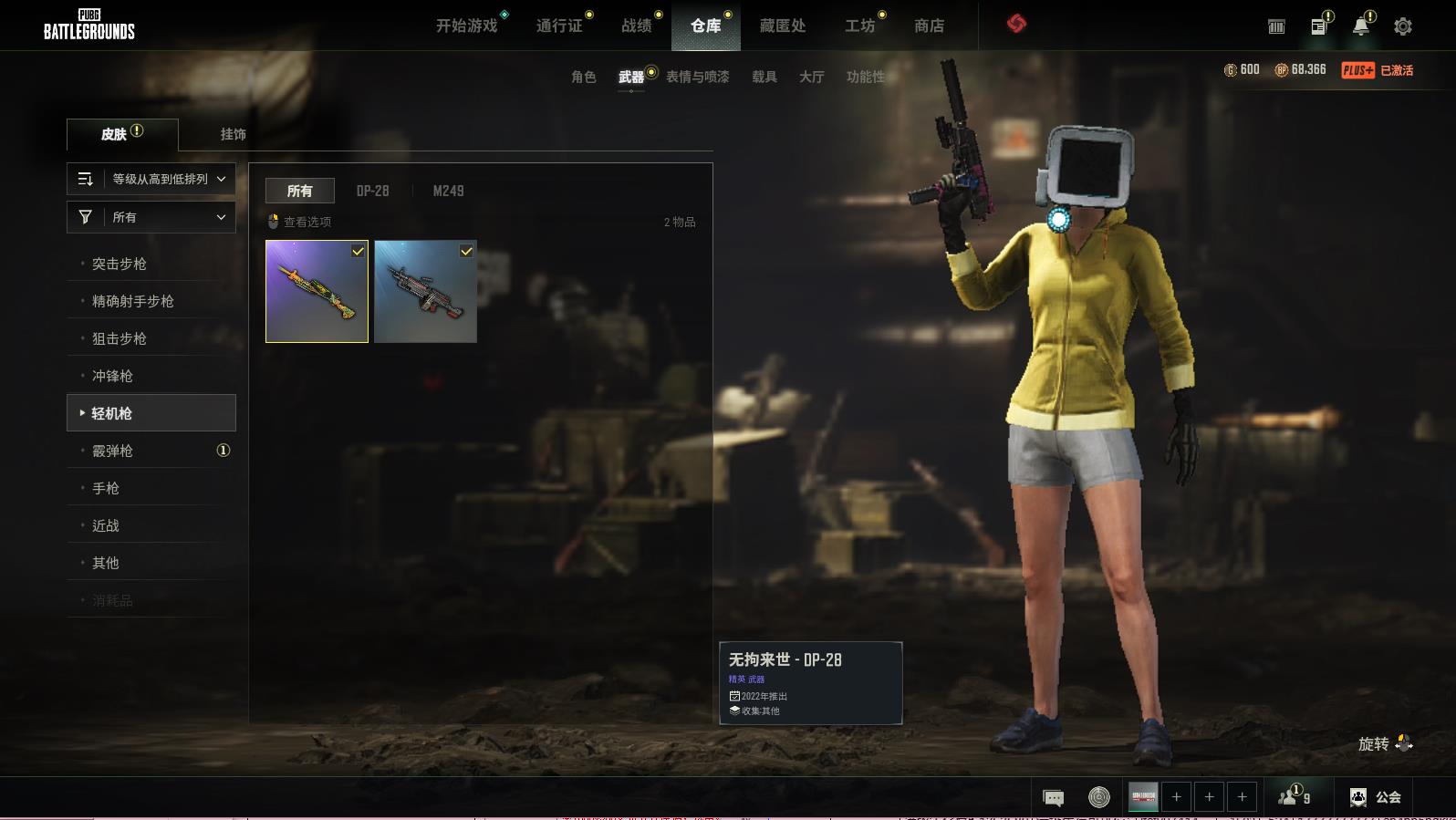Select the 突击步枪 weapon category
The width and height of the screenshot is (1456, 820).
120,264
